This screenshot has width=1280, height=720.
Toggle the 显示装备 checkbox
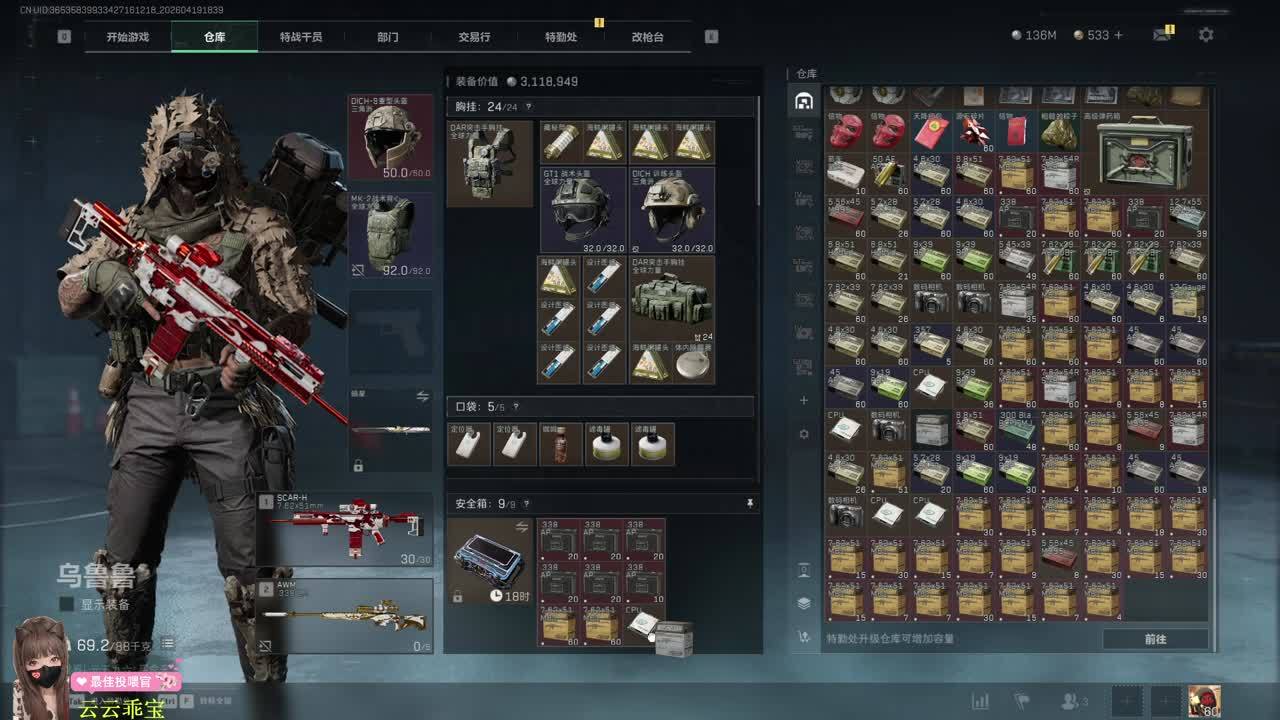(x=67, y=604)
